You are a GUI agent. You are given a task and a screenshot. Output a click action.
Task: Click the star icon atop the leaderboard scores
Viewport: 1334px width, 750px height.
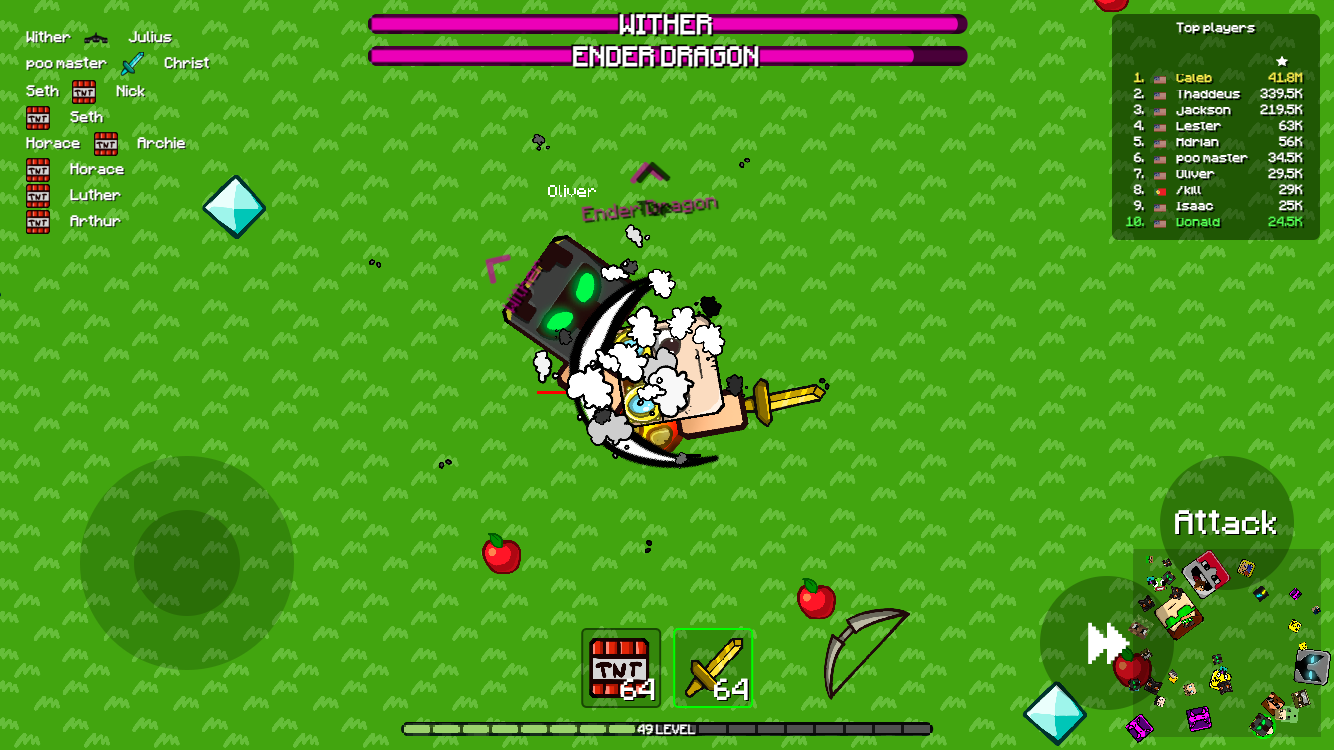coord(1281,60)
